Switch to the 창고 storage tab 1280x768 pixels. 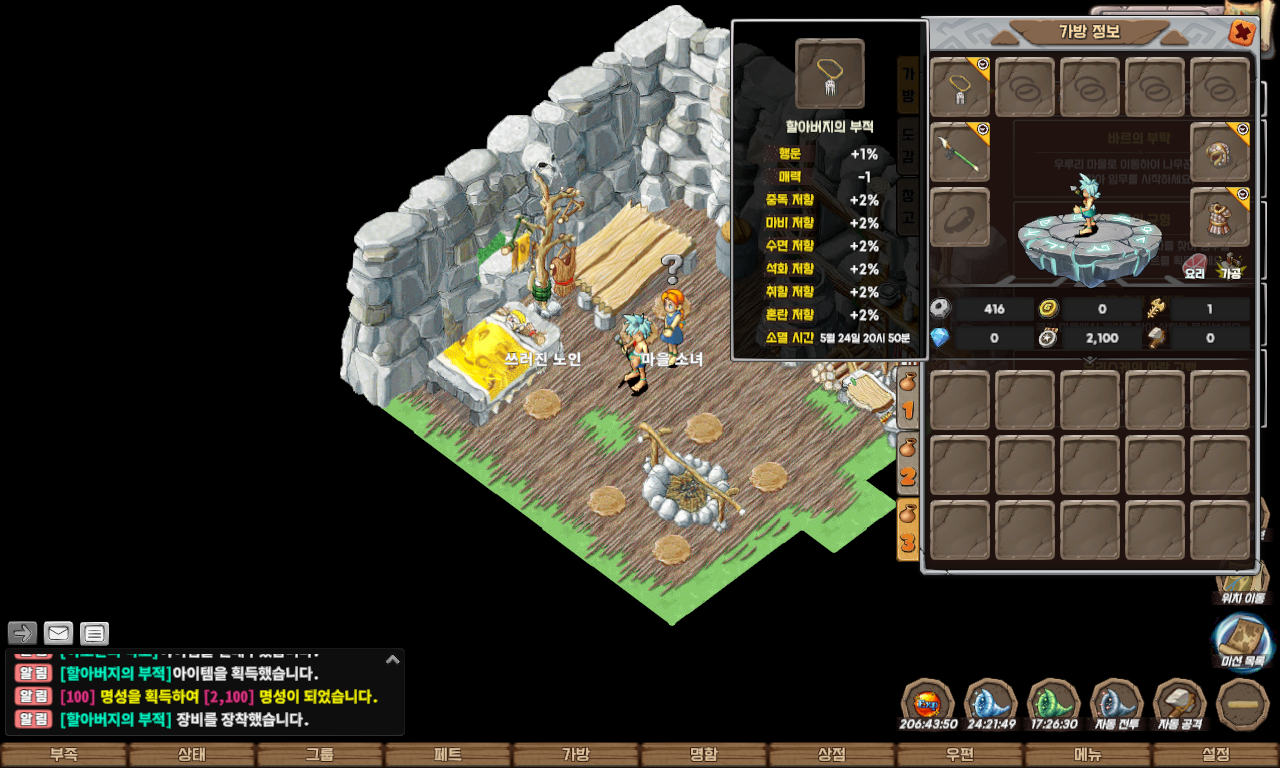click(x=907, y=204)
